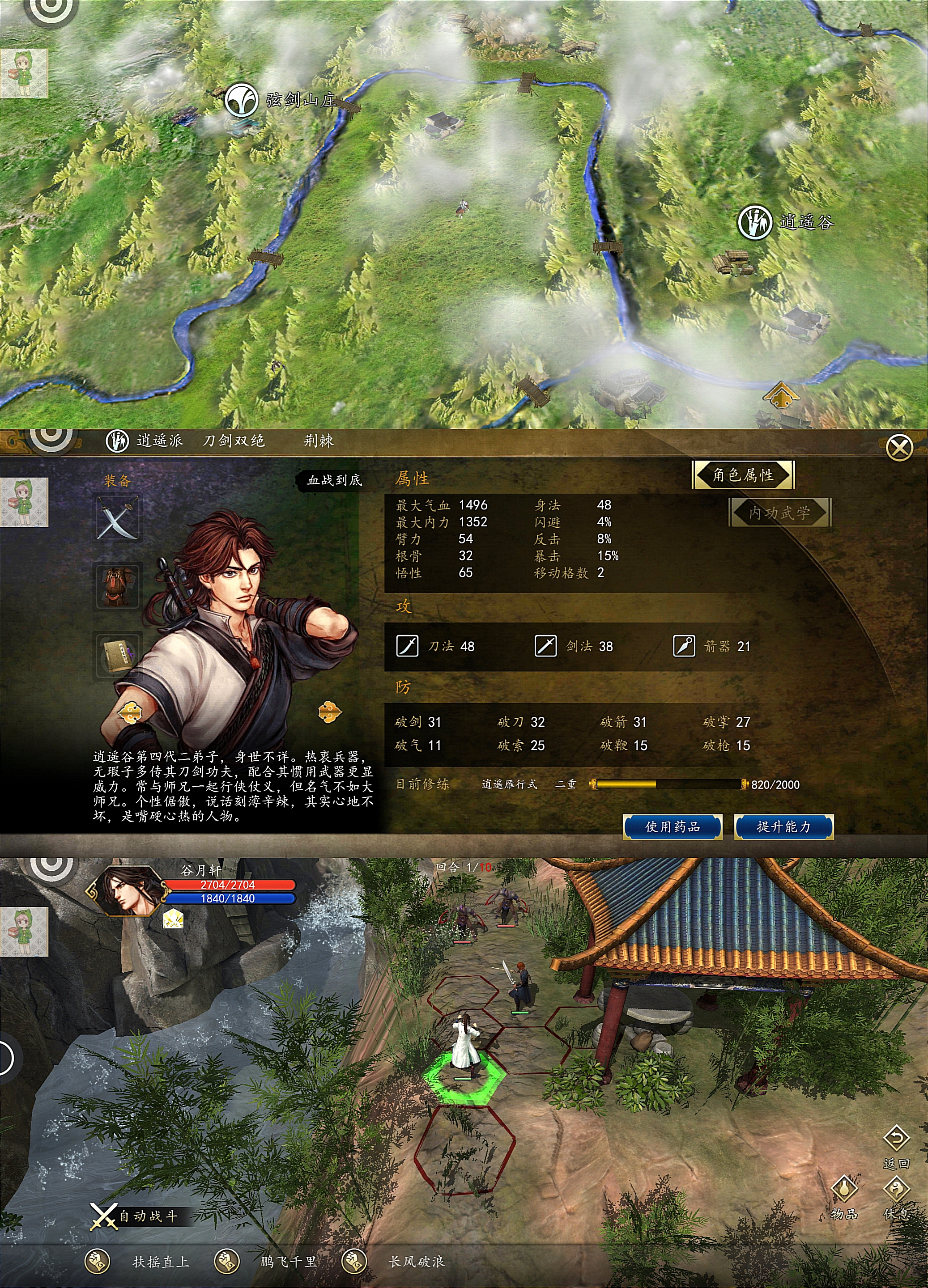Open the 内功武学 tab
Screen dimensions: 928x1288
[x=779, y=513]
